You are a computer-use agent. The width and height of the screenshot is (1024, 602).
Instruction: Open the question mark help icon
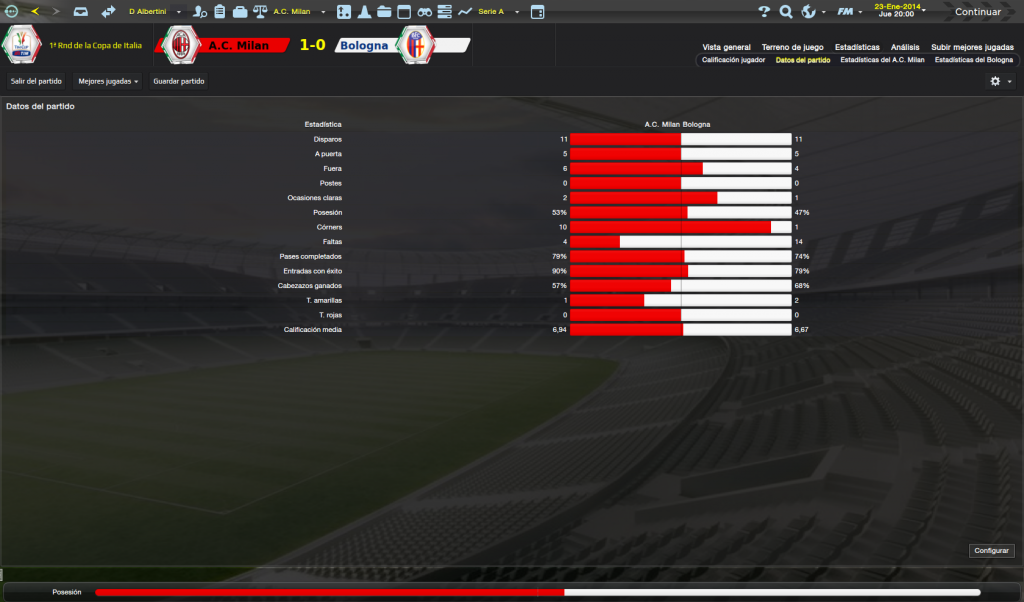[x=763, y=12]
